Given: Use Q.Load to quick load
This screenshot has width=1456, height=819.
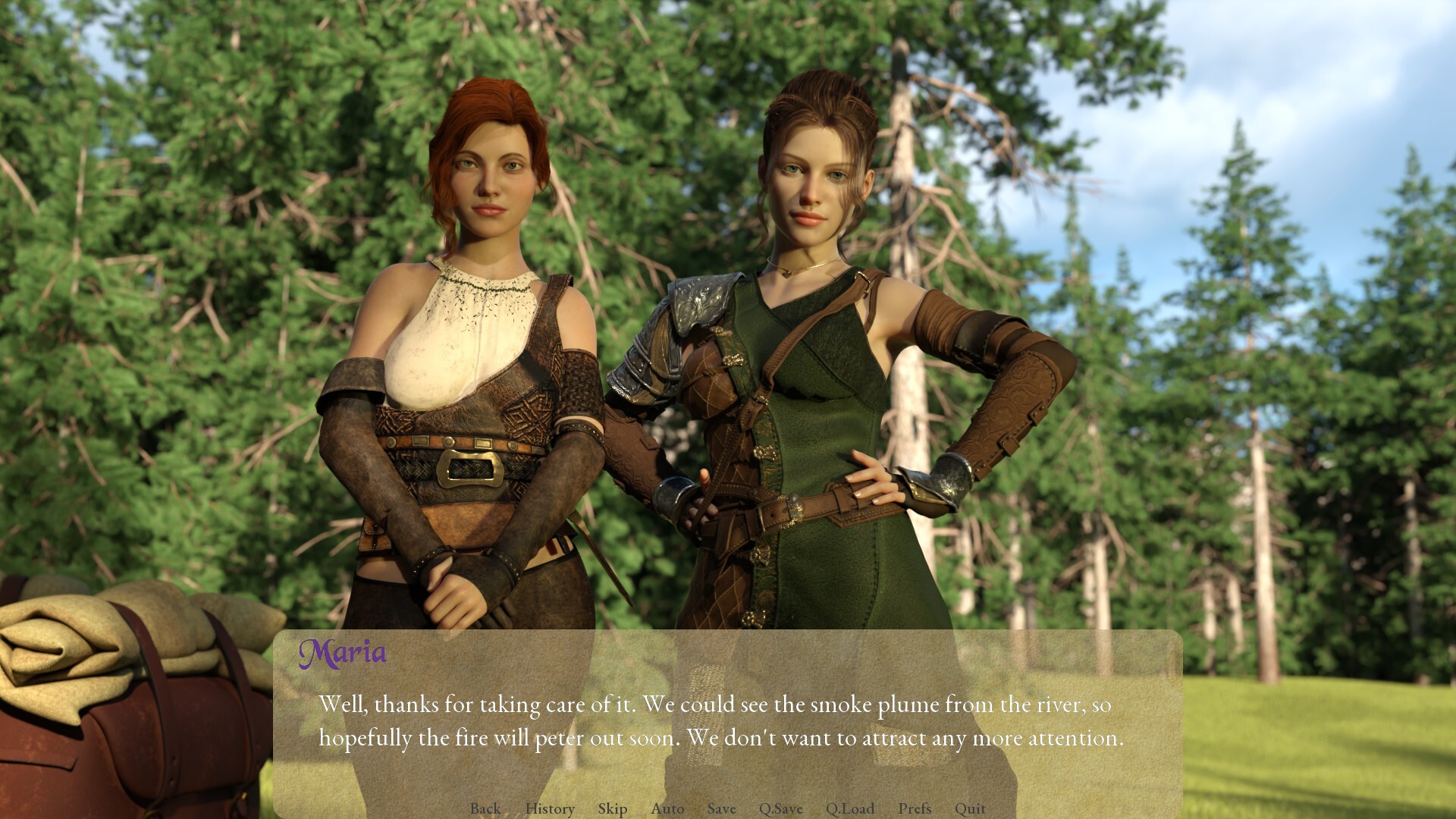Looking at the screenshot, I should 850,808.
